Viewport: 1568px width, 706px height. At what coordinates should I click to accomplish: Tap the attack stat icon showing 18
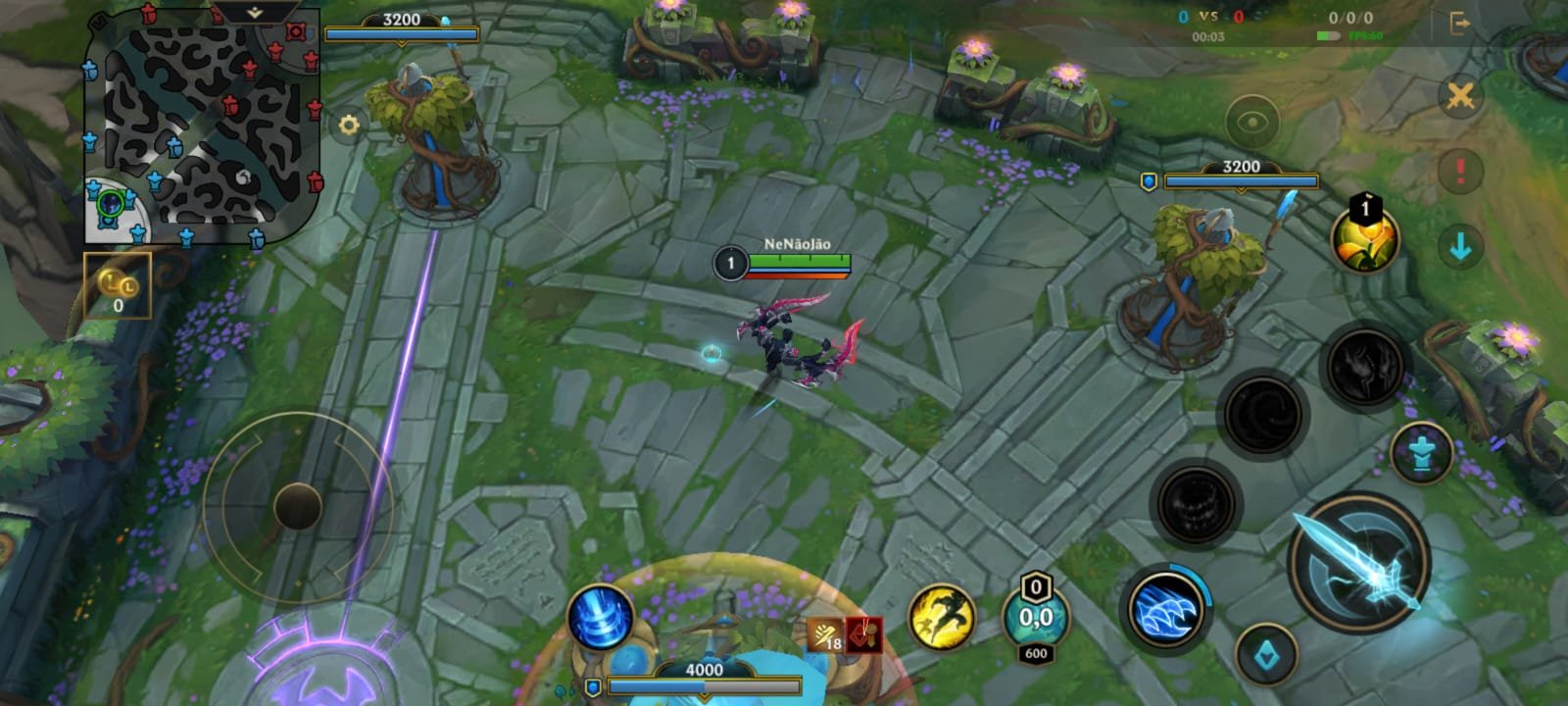[x=826, y=635]
